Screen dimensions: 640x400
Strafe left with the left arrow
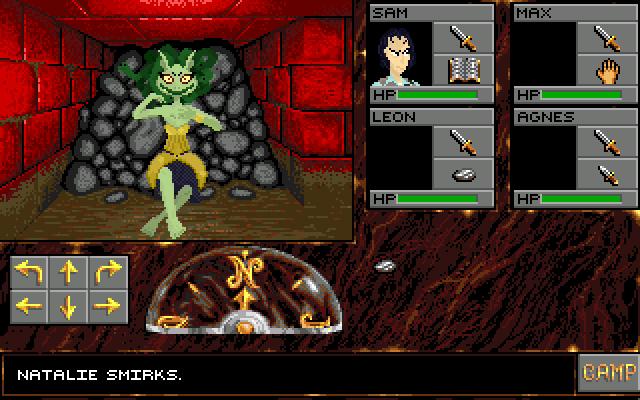point(29,305)
